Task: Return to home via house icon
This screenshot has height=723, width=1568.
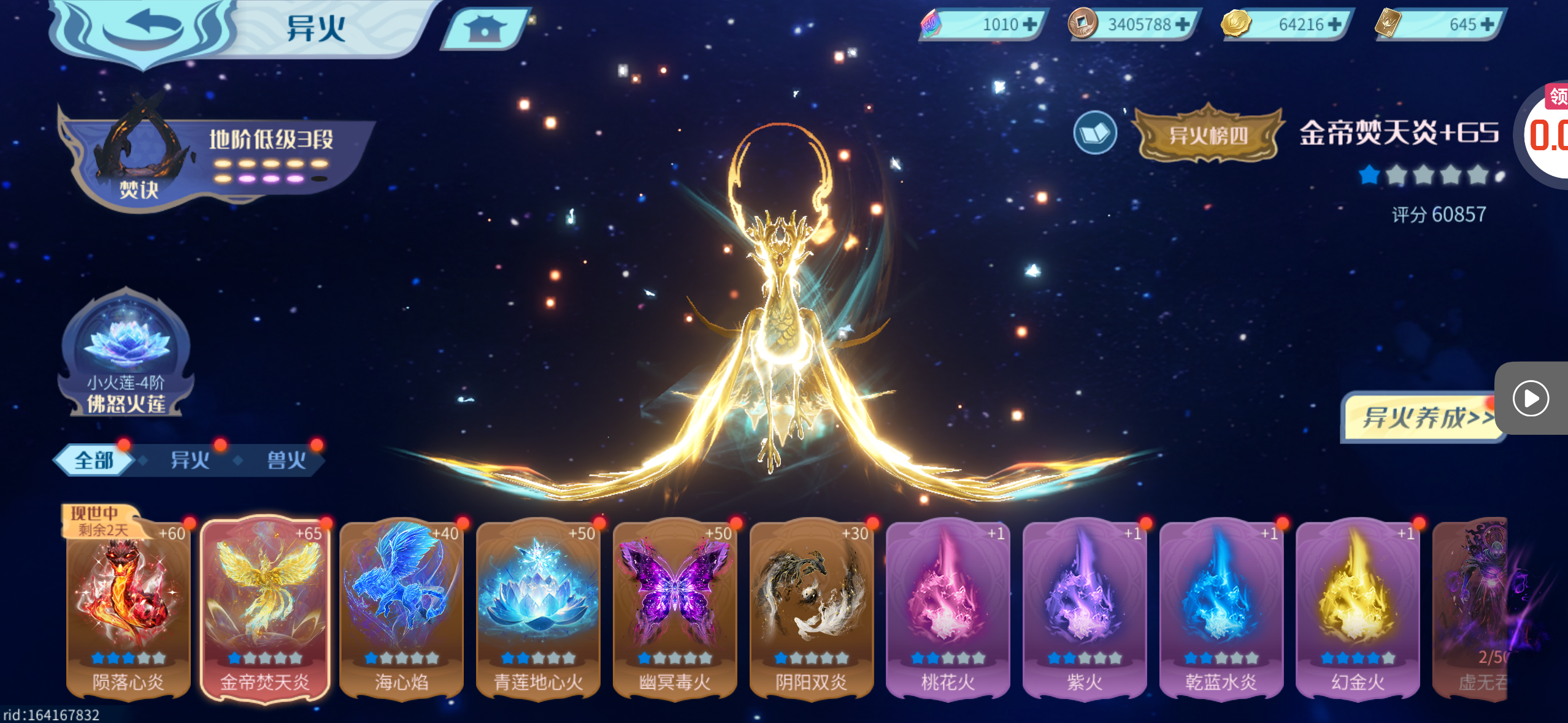Action: click(x=484, y=28)
